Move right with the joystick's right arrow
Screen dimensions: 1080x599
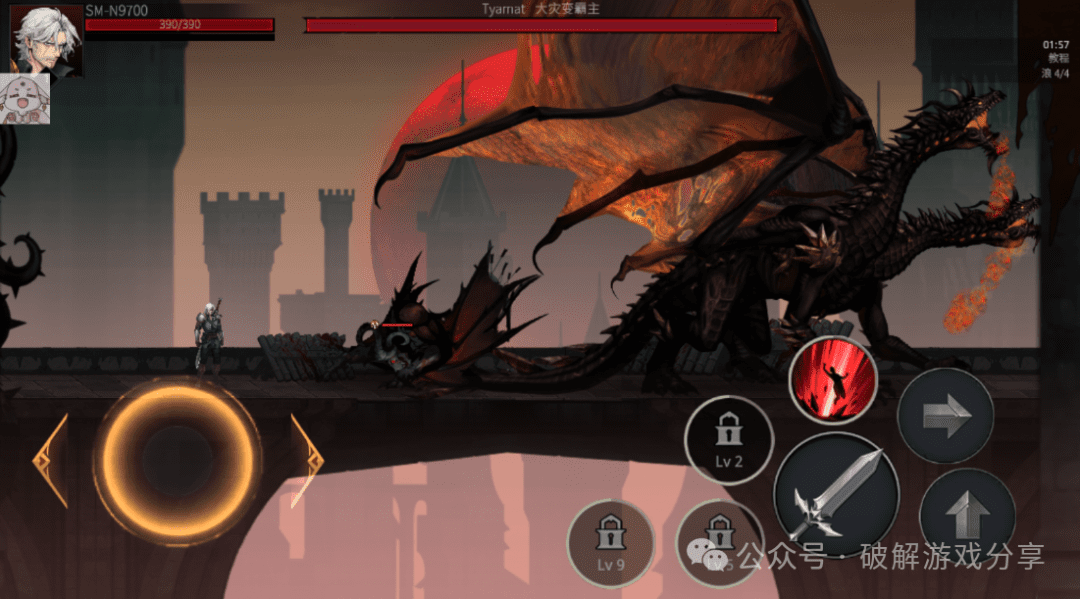coord(307,461)
